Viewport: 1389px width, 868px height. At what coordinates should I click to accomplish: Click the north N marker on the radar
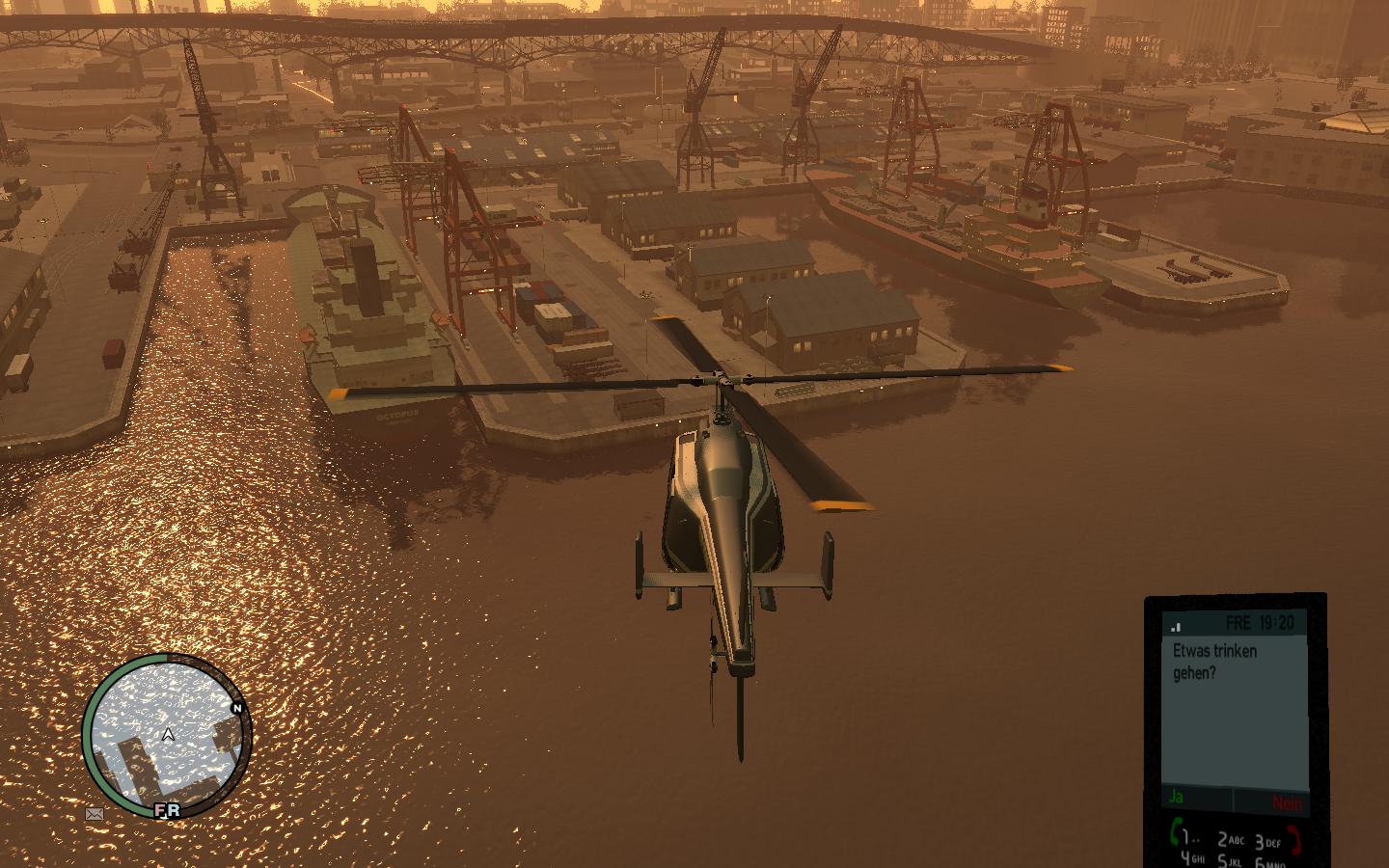(x=236, y=708)
